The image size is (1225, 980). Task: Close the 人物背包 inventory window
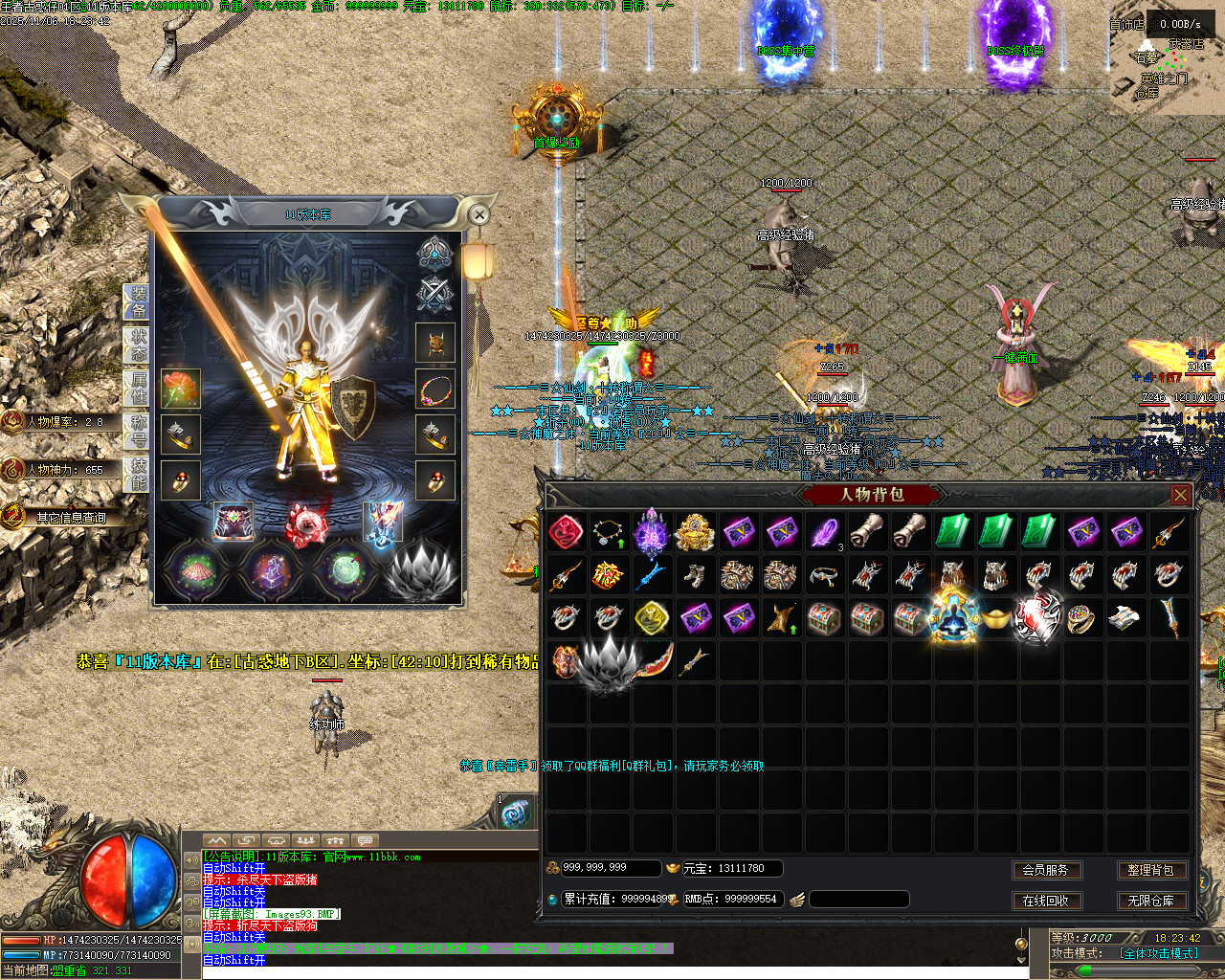pyautogui.click(x=1181, y=495)
